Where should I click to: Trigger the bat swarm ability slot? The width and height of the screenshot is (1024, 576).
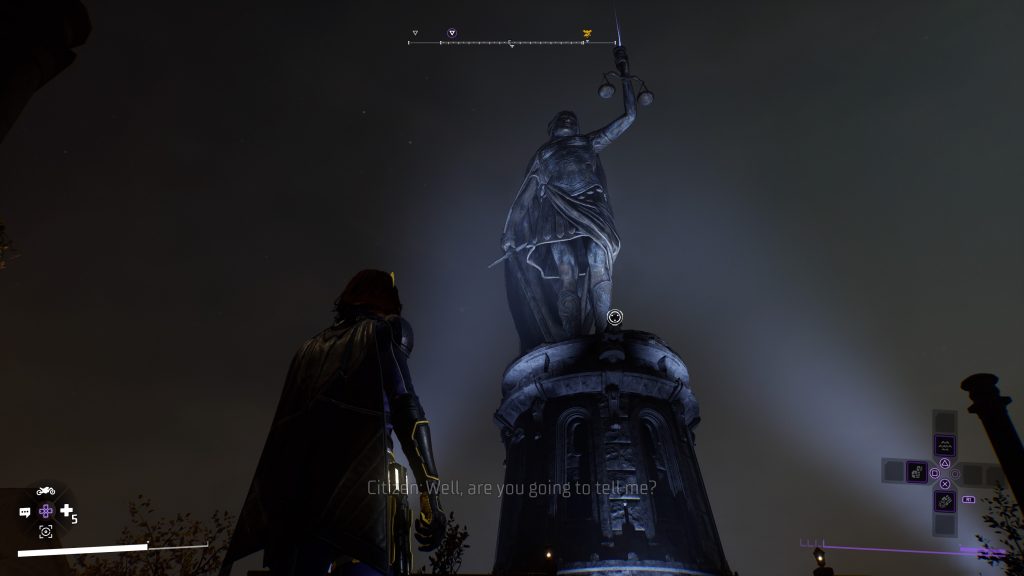pyautogui.click(x=944, y=445)
